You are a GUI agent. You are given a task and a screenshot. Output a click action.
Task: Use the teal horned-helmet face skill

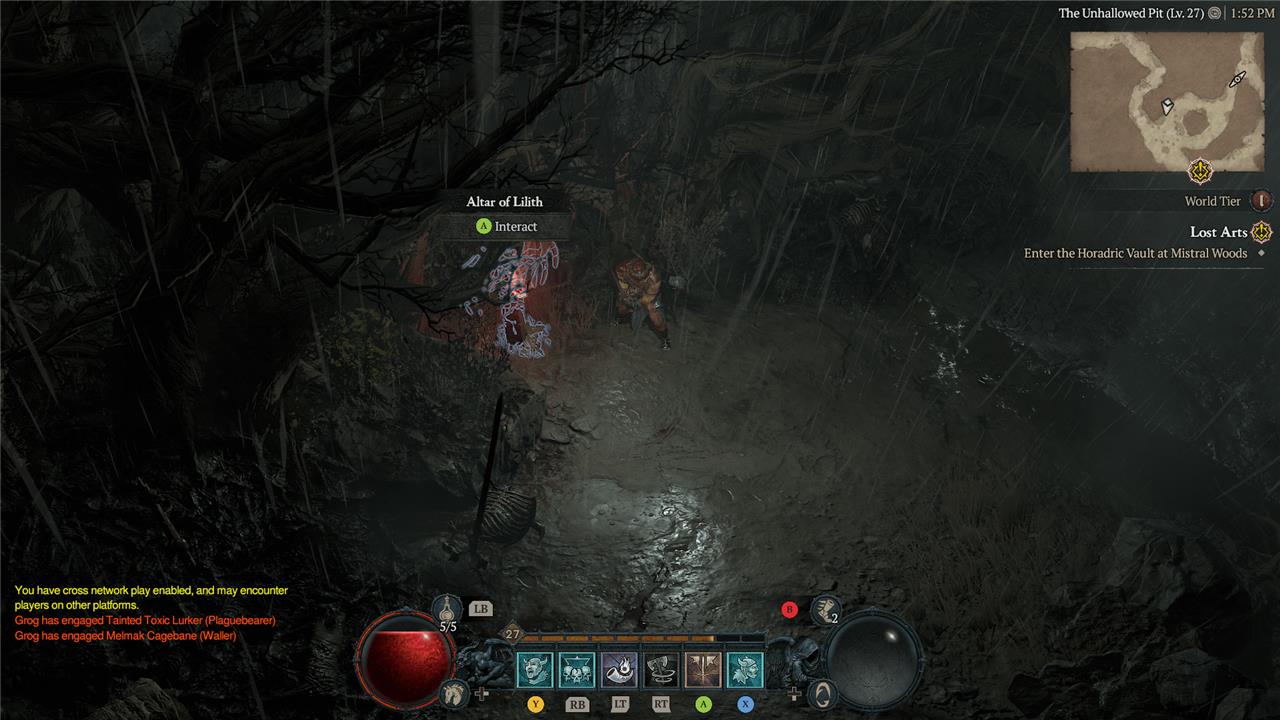click(x=745, y=669)
